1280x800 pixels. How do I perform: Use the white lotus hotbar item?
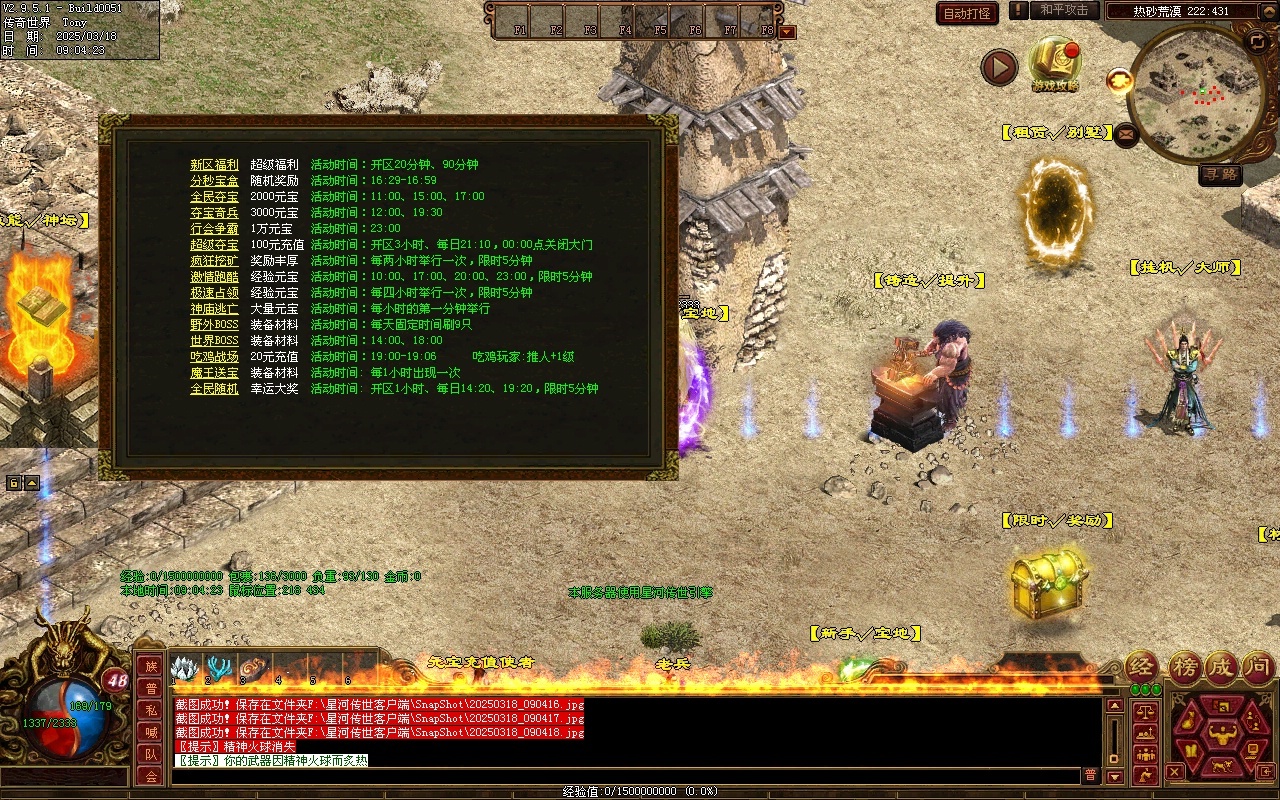pyautogui.click(x=183, y=668)
